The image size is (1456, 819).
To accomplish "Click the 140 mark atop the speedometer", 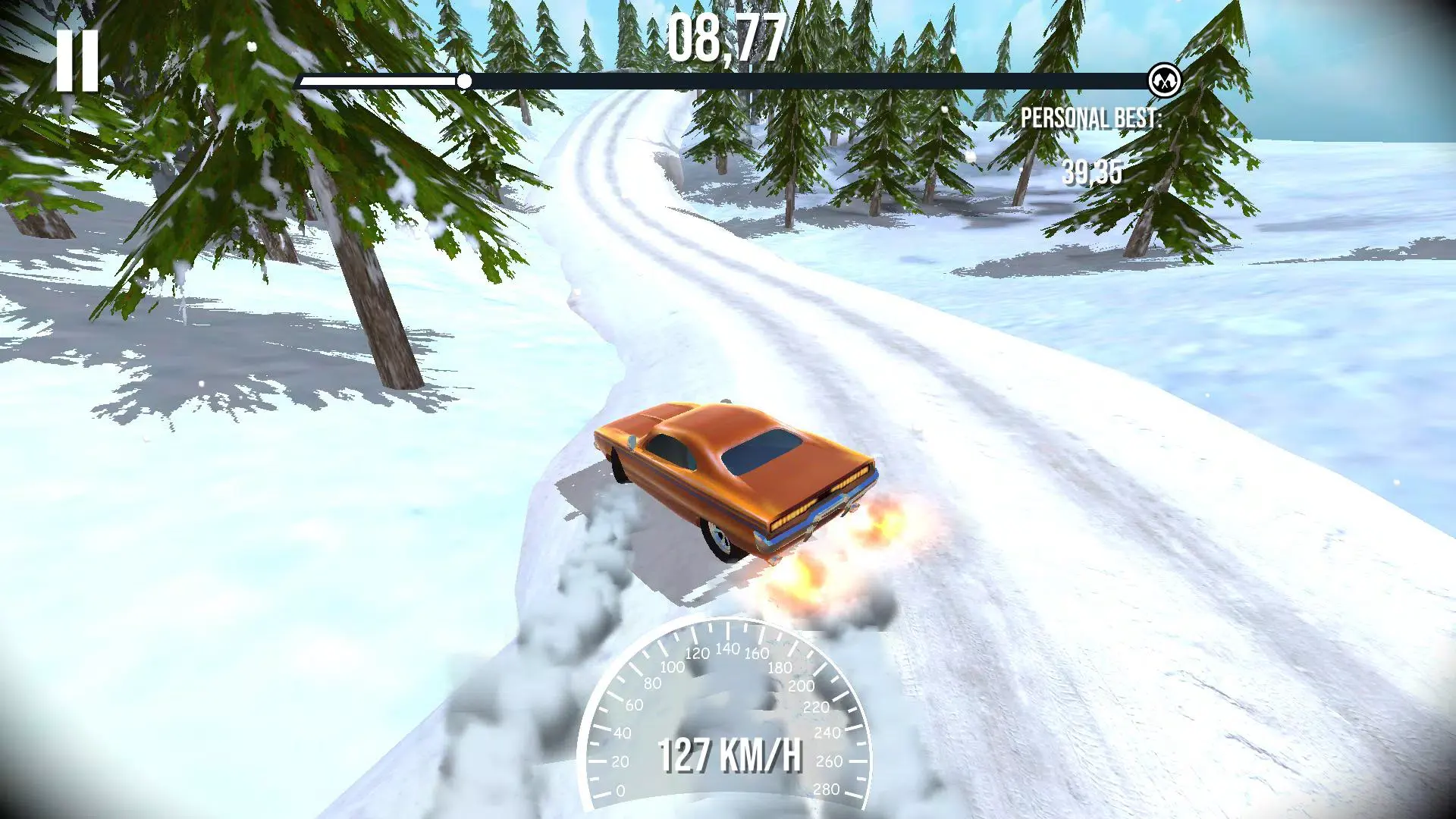I will coord(727,648).
